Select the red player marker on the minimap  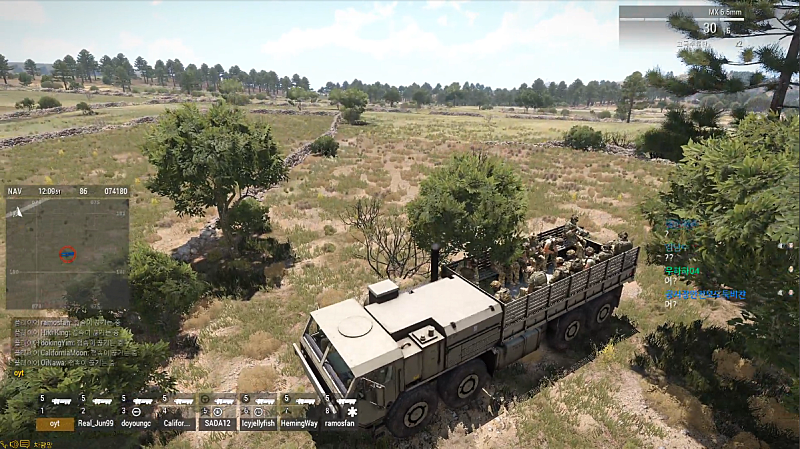[67, 254]
